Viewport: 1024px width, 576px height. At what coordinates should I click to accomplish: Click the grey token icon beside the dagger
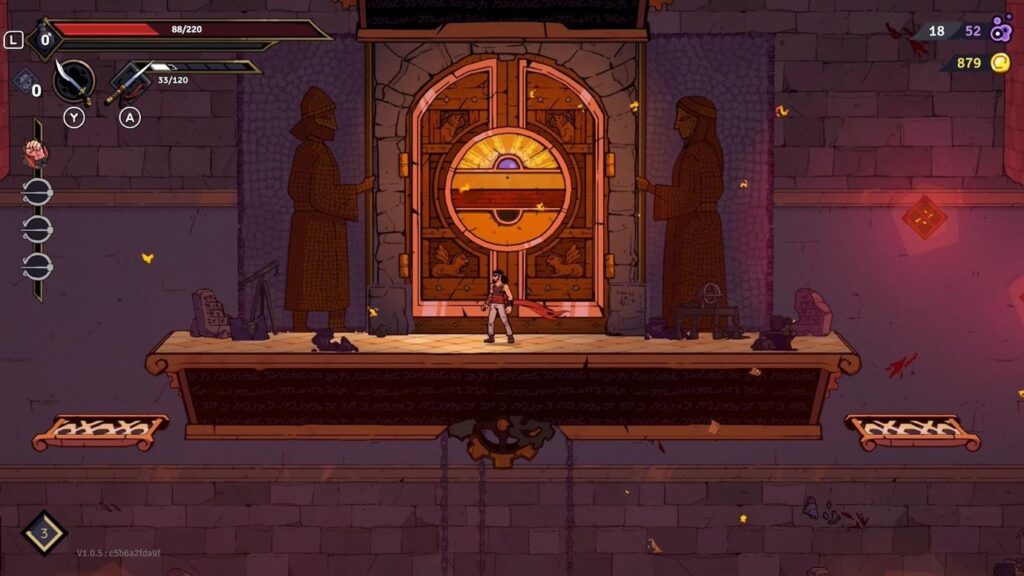tap(26, 81)
